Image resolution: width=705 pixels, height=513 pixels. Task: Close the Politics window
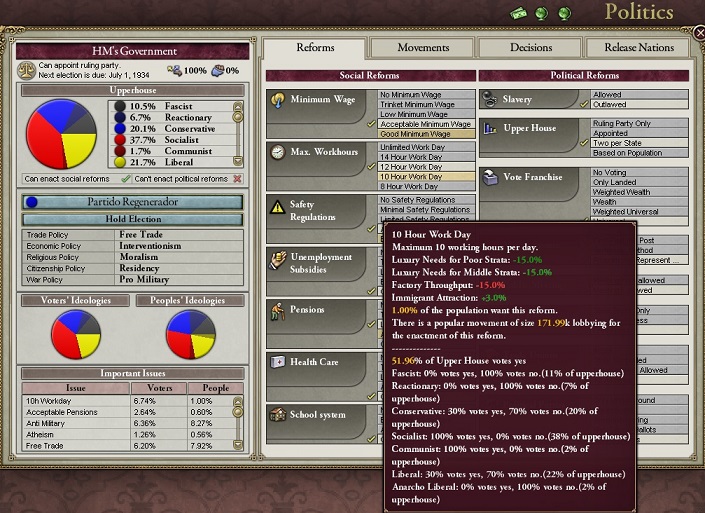point(699,33)
